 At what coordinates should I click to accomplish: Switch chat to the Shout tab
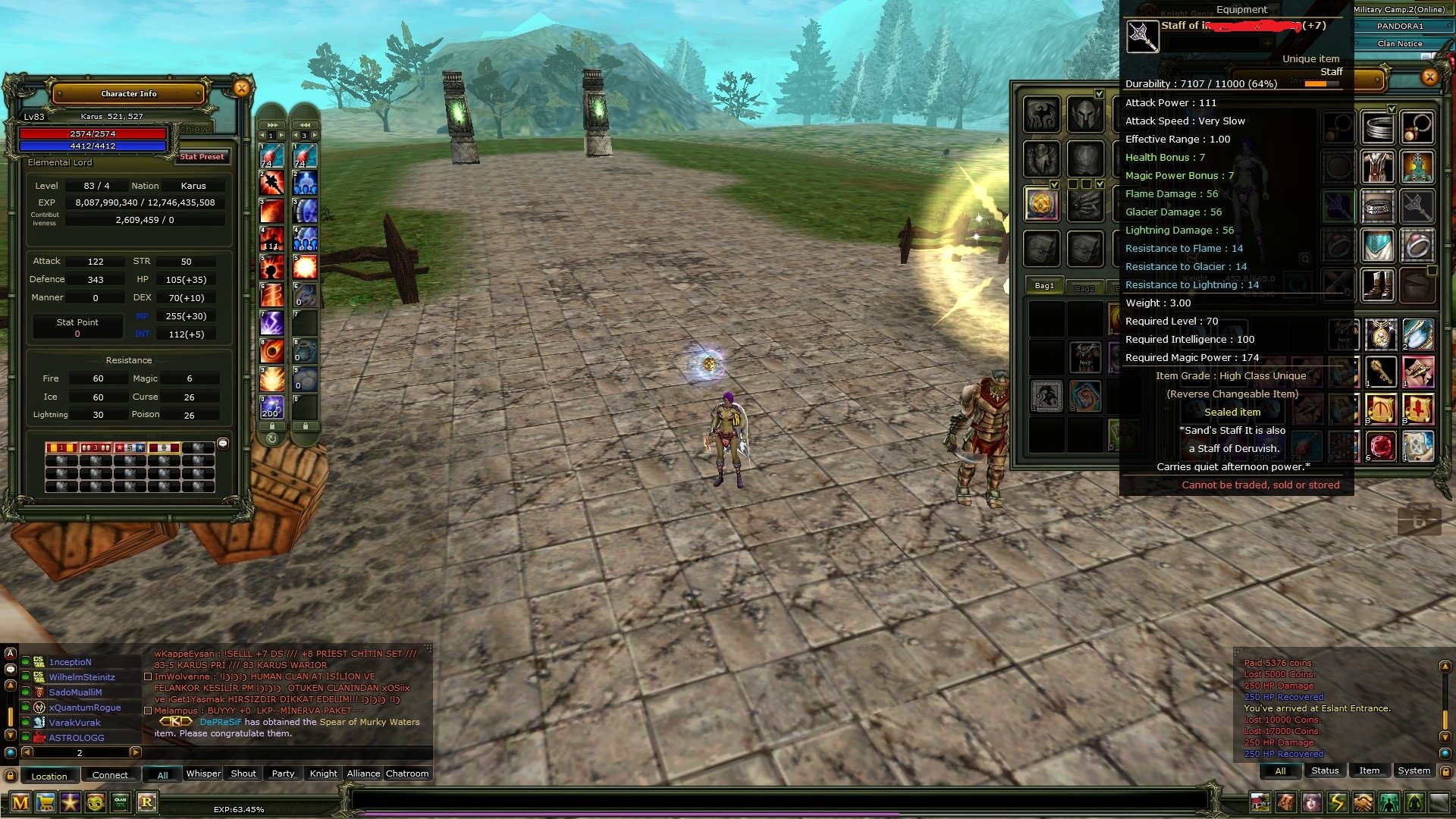click(x=243, y=773)
